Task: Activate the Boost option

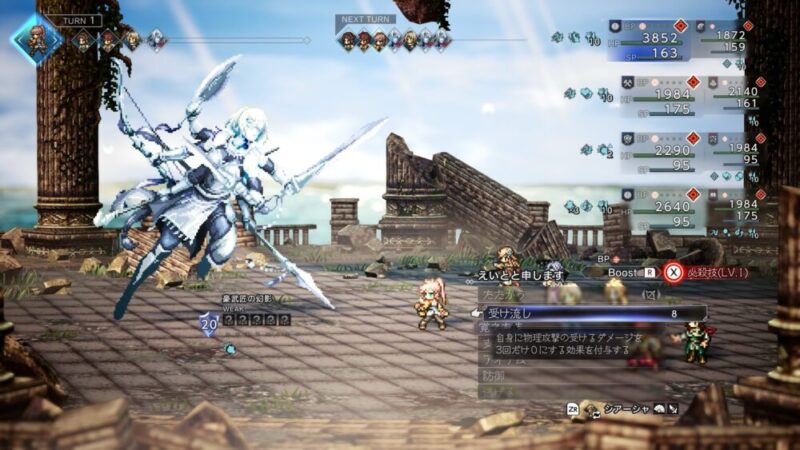Action: pos(628,272)
